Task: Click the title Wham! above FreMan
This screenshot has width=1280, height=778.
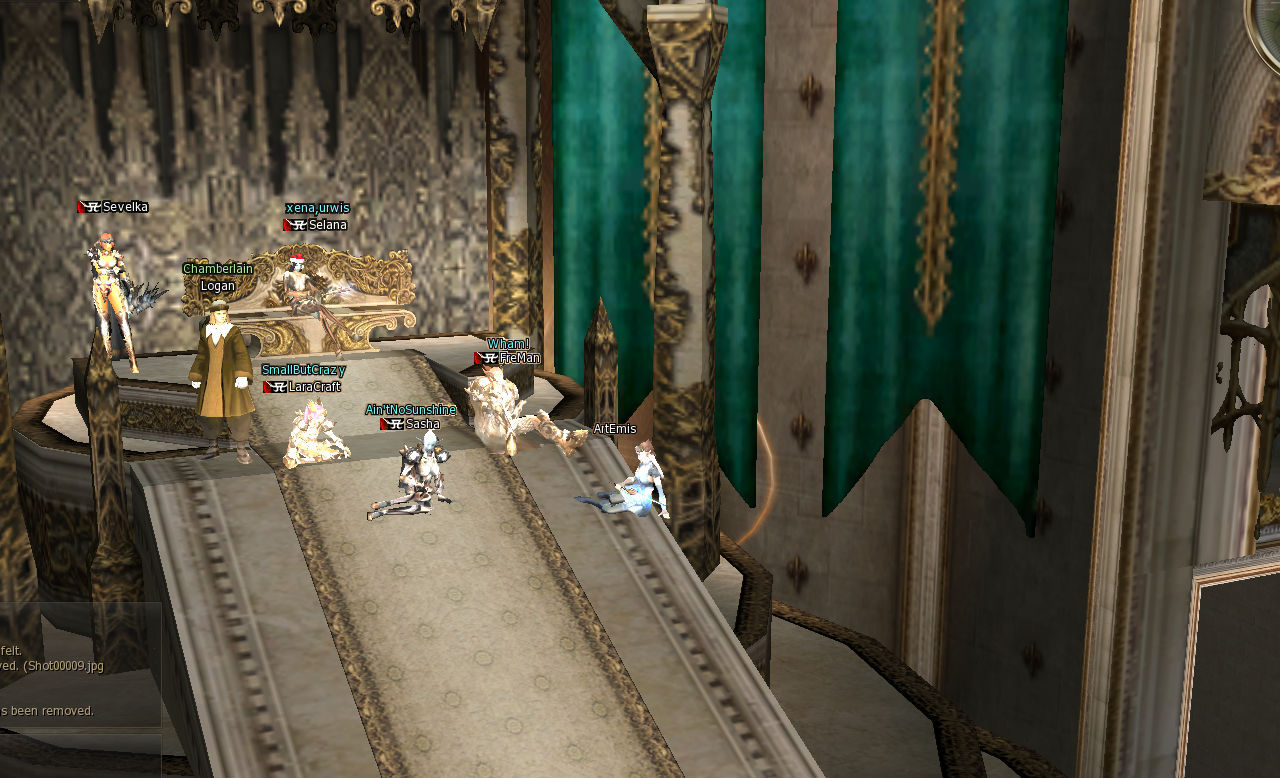Action: (509, 344)
